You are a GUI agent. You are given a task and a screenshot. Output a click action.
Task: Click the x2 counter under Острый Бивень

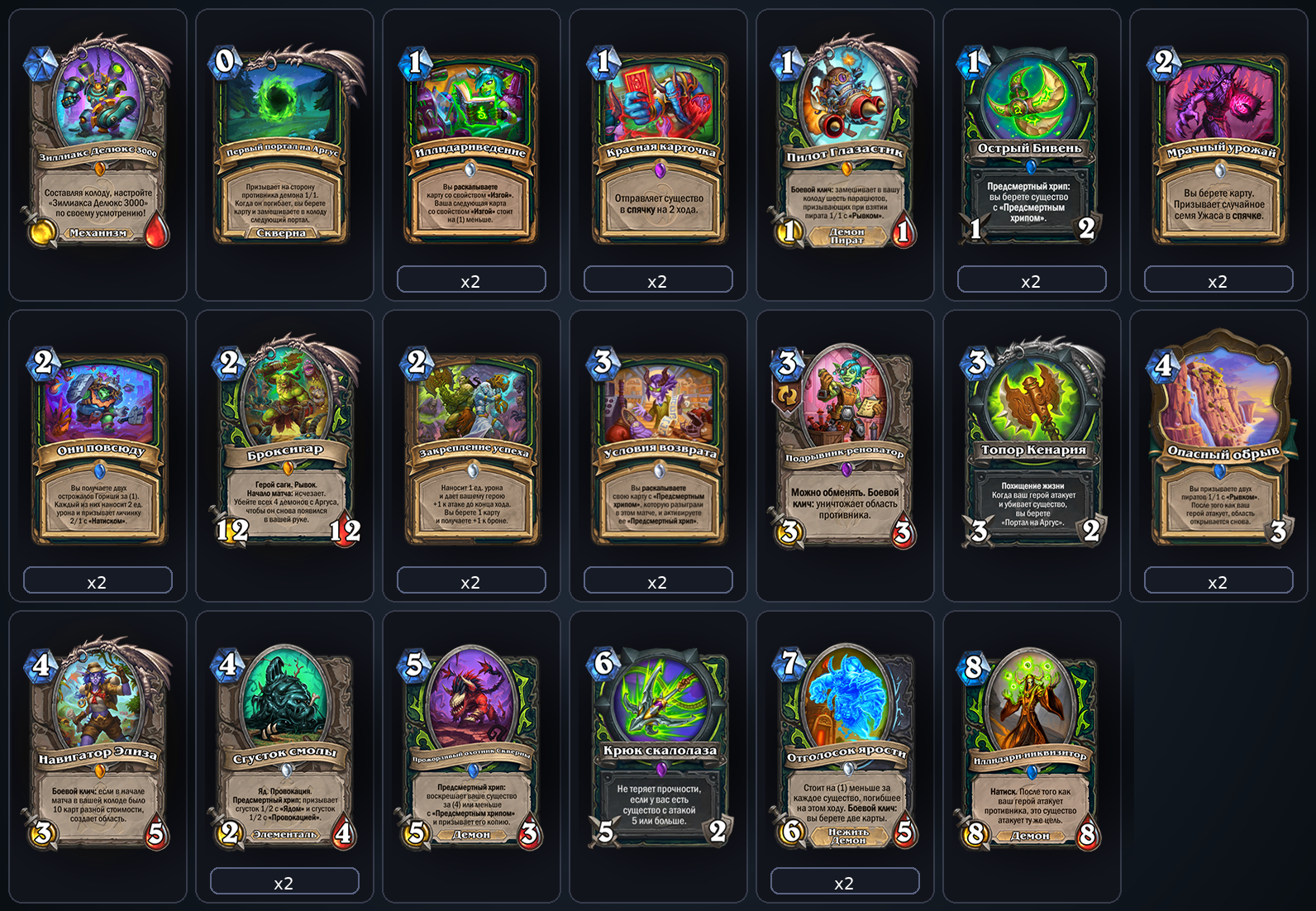(x=1031, y=280)
